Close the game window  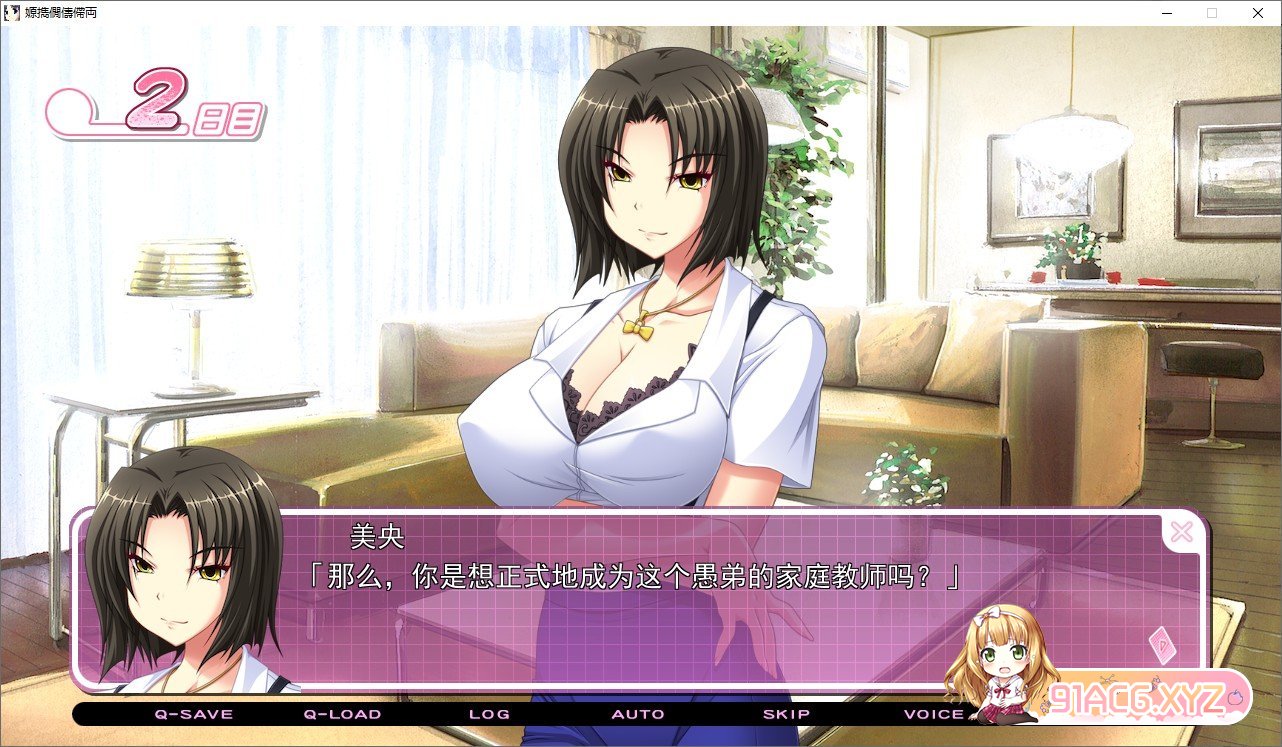[1258, 13]
